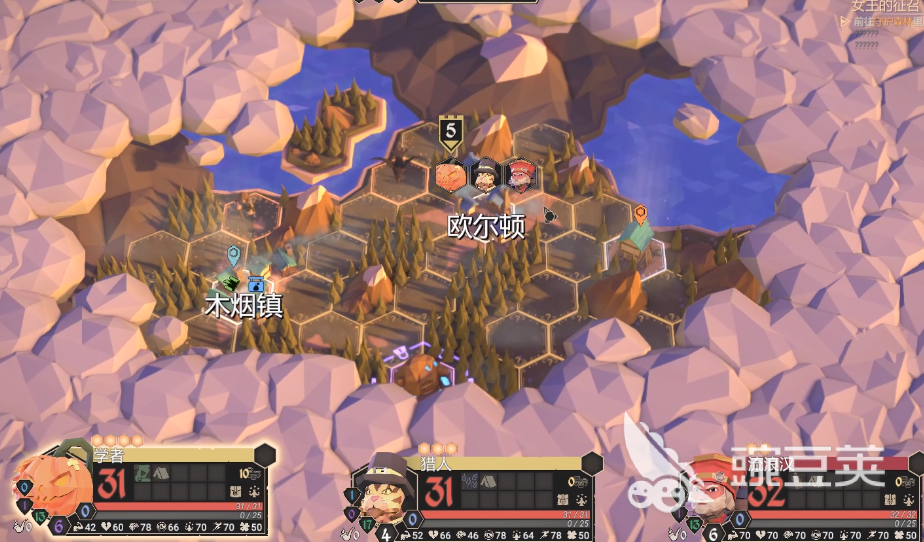
Task: Click the black-hat hunter token on the map
Action: (486, 176)
